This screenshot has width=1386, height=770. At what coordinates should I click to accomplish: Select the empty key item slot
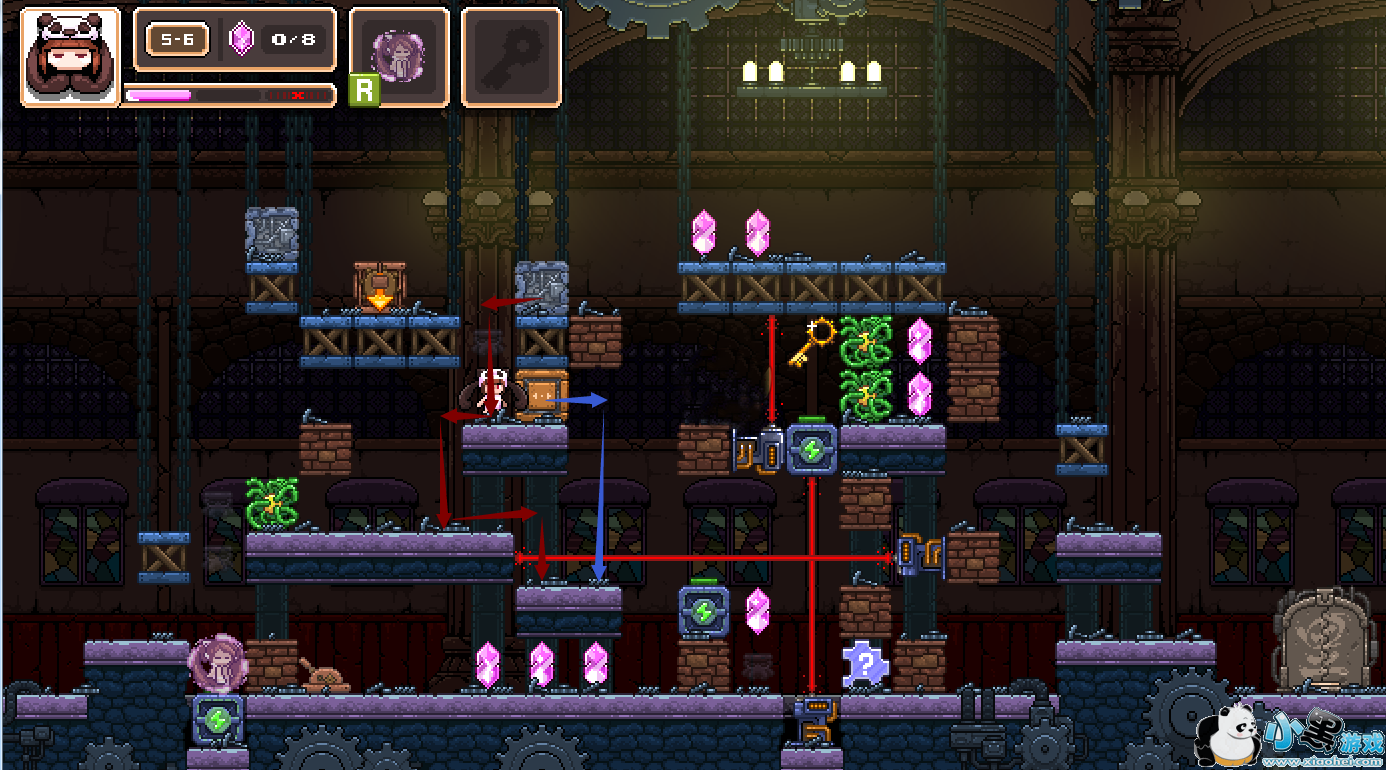(511, 56)
